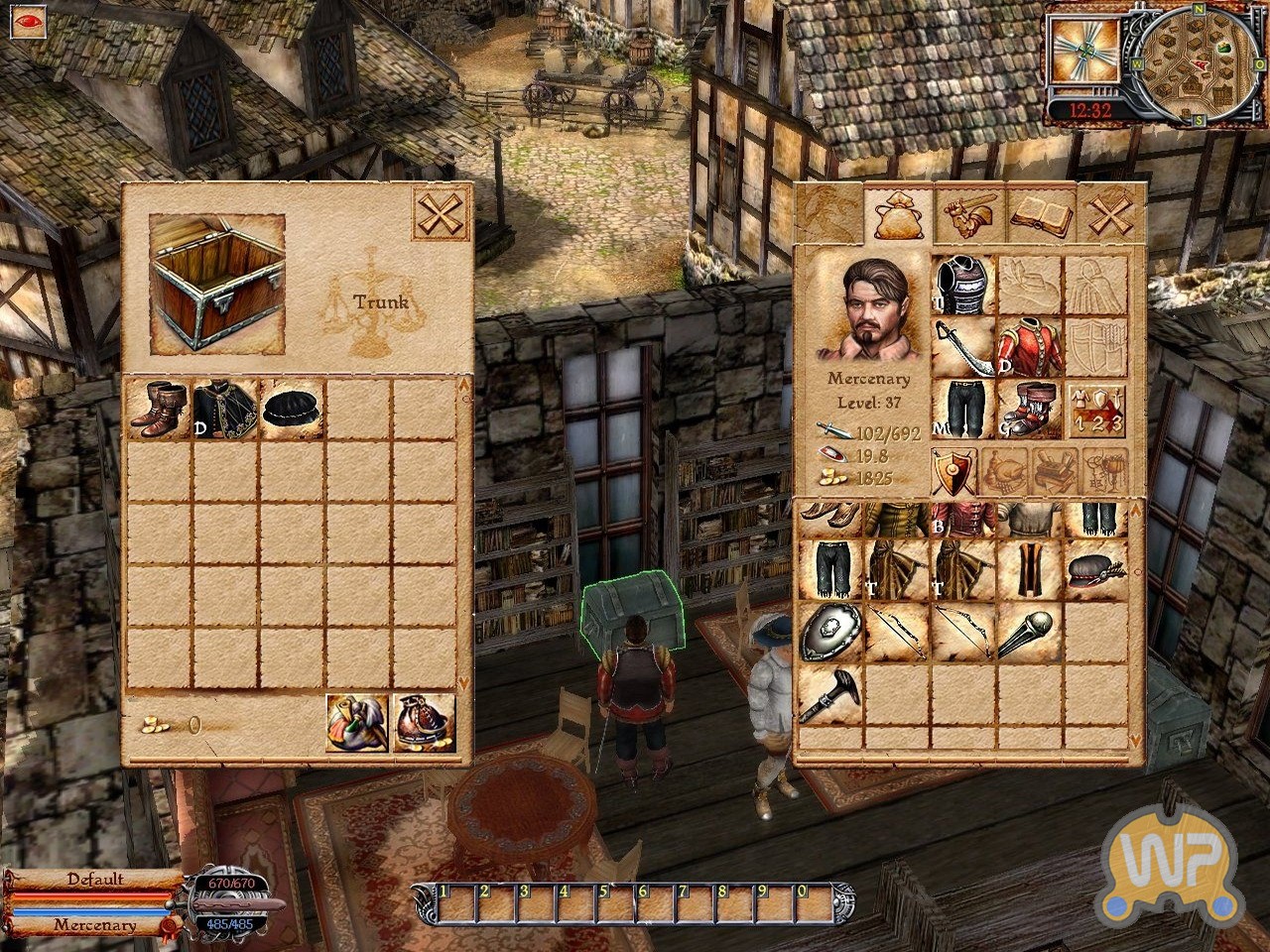Image resolution: width=1270 pixels, height=952 pixels.
Task: Select the brown leather boots in the trunk
Action: tap(158, 408)
